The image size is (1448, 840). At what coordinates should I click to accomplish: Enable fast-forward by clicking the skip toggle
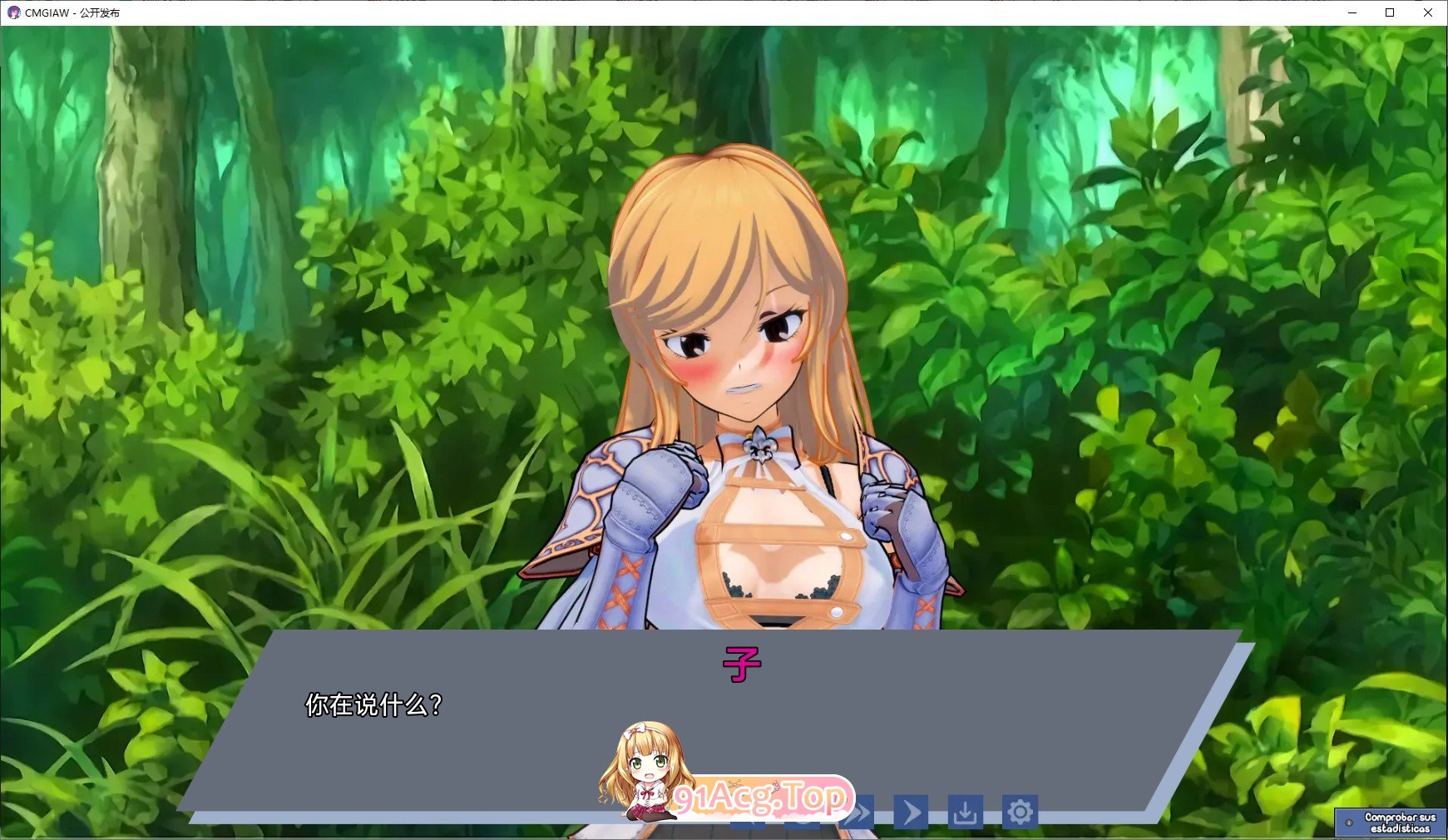(857, 813)
